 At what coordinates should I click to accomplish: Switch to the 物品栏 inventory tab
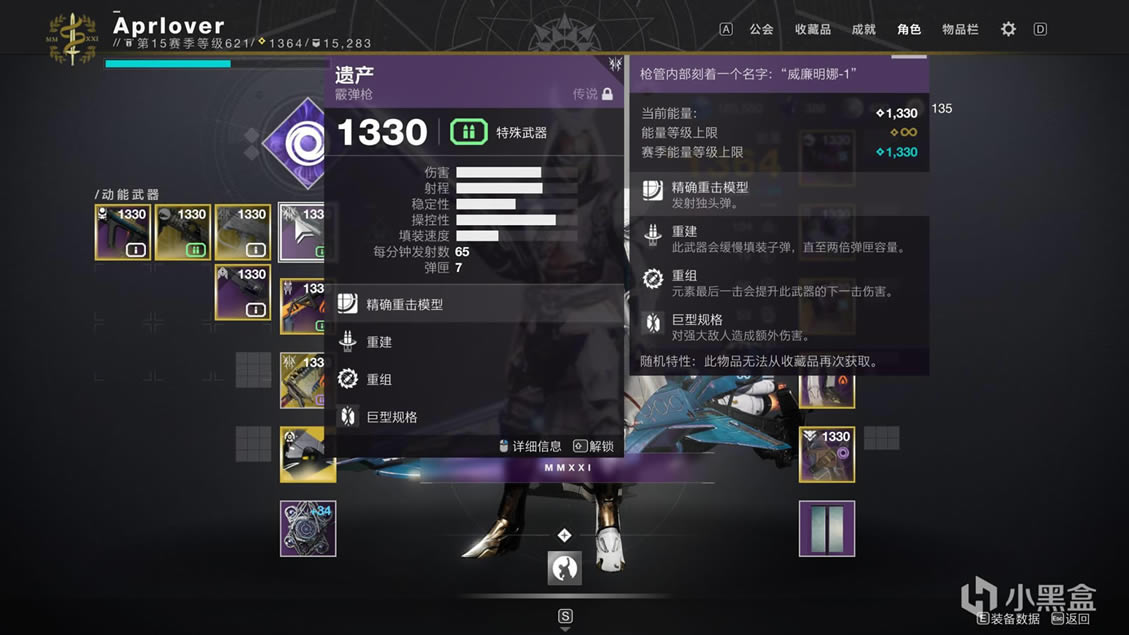point(960,29)
